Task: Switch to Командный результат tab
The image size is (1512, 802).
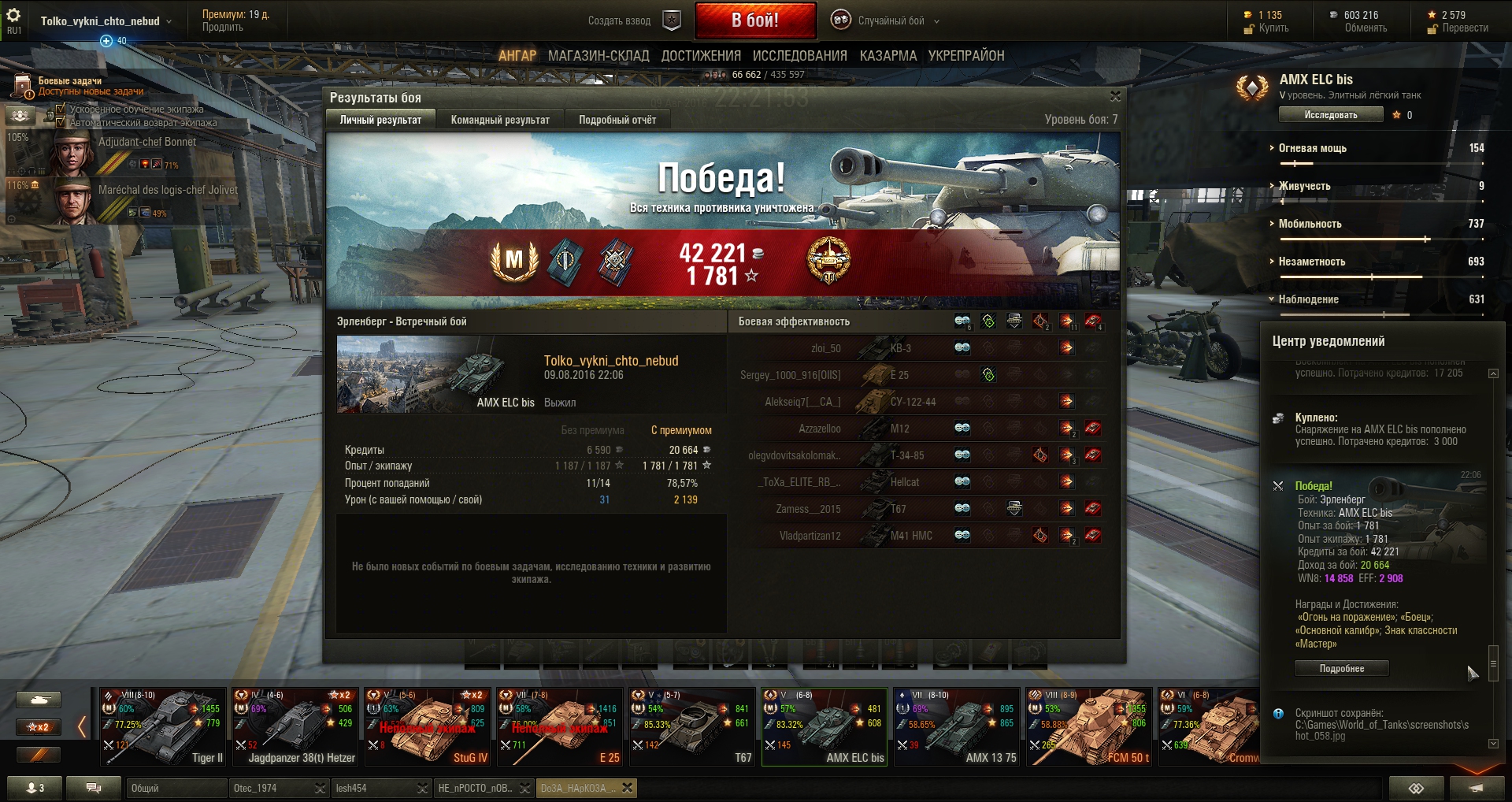Action: tap(500, 120)
